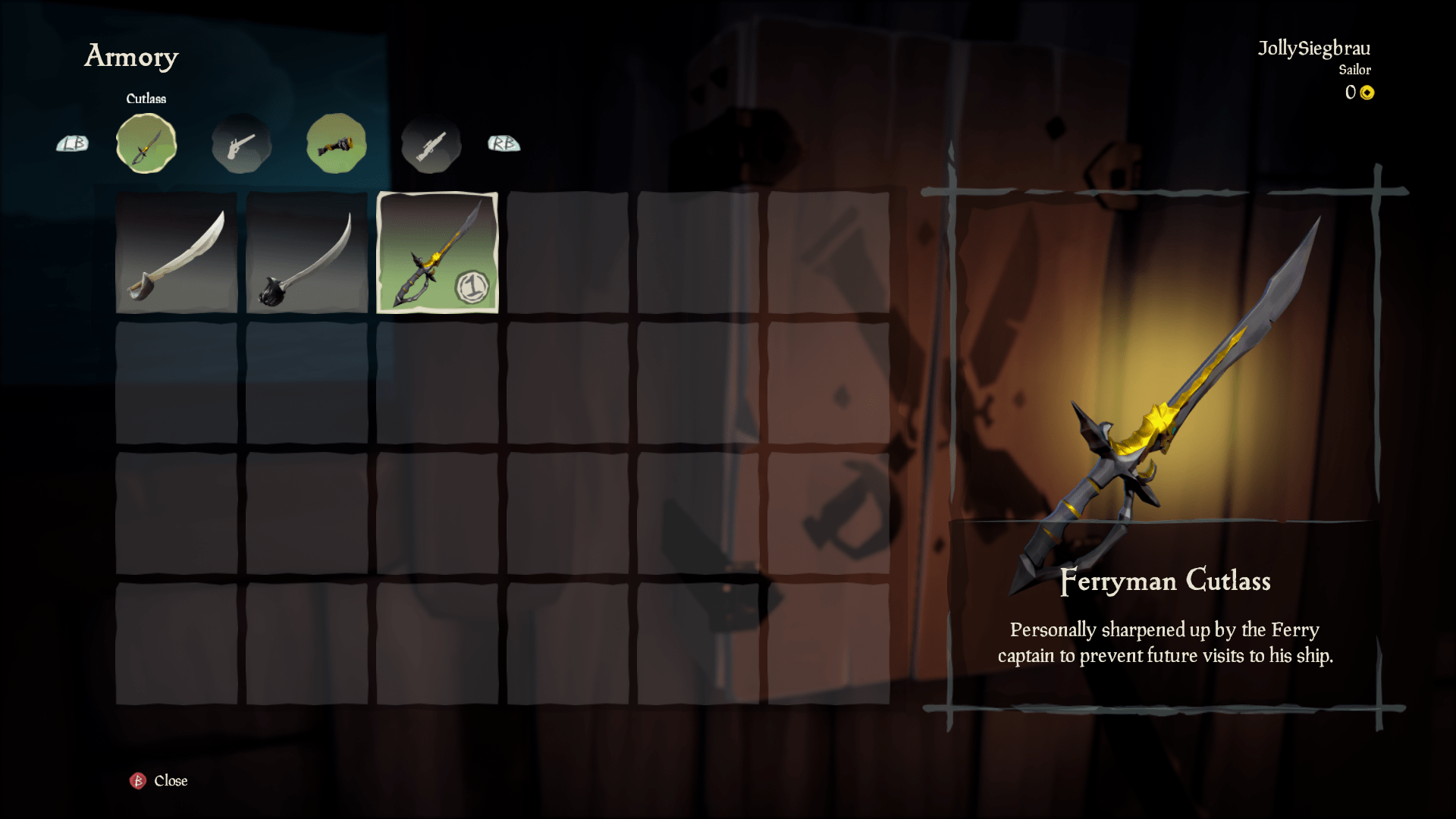Click the equipped number 1 badge

tap(474, 289)
